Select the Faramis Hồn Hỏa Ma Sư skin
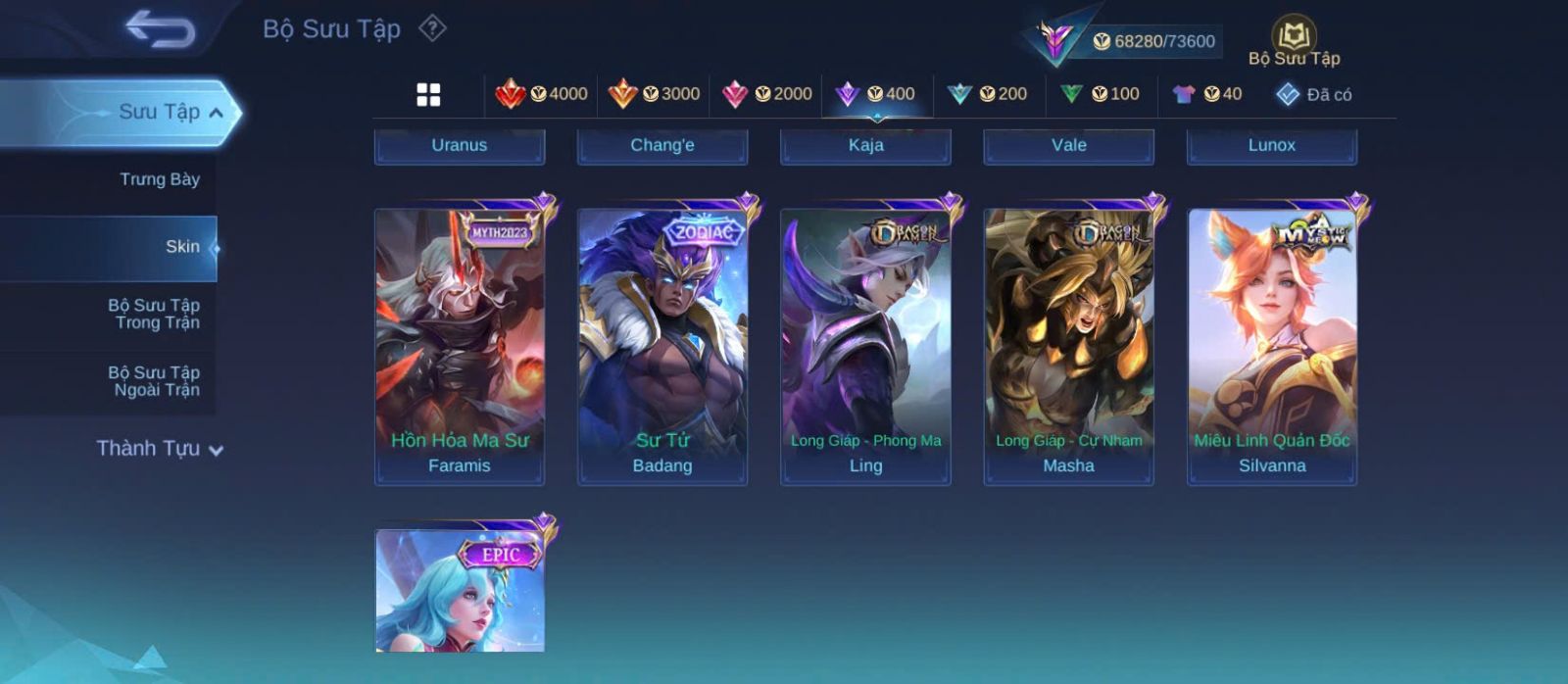Image resolution: width=1568 pixels, height=684 pixels. point(460,345)
